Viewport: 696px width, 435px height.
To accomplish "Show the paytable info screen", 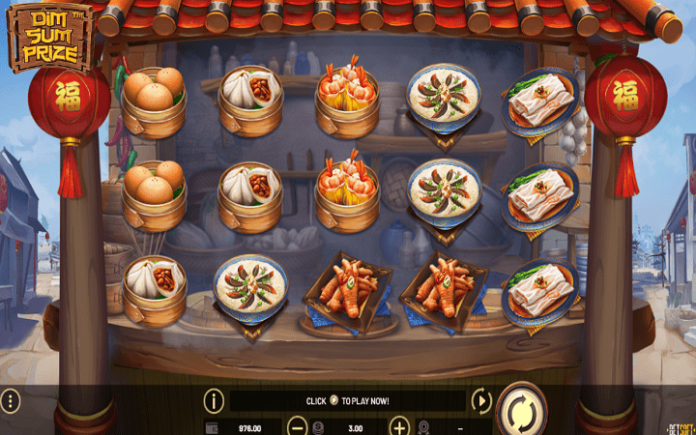I will [213, 402].
